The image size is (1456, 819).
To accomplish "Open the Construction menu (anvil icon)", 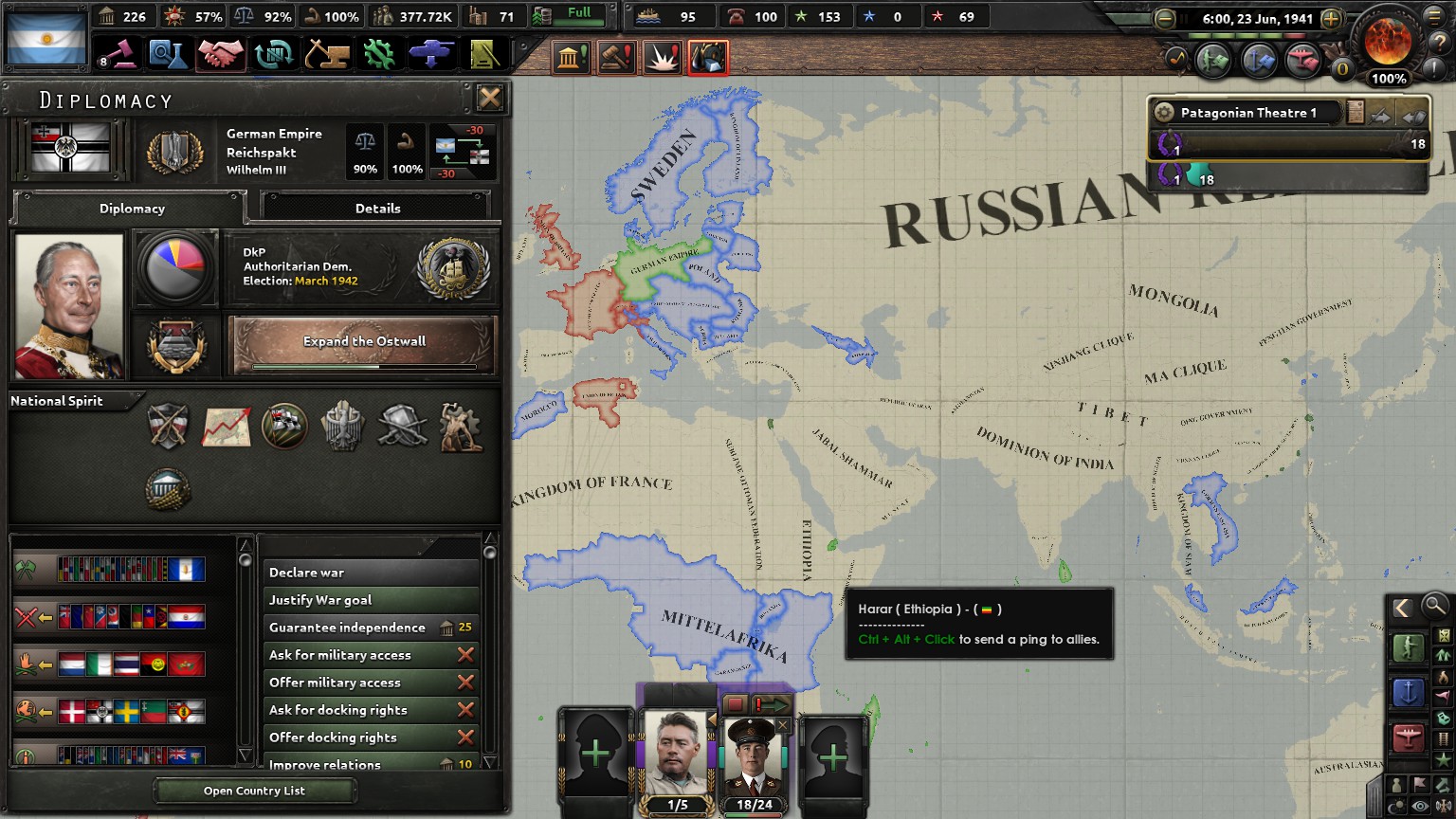I will click(326, 54).
